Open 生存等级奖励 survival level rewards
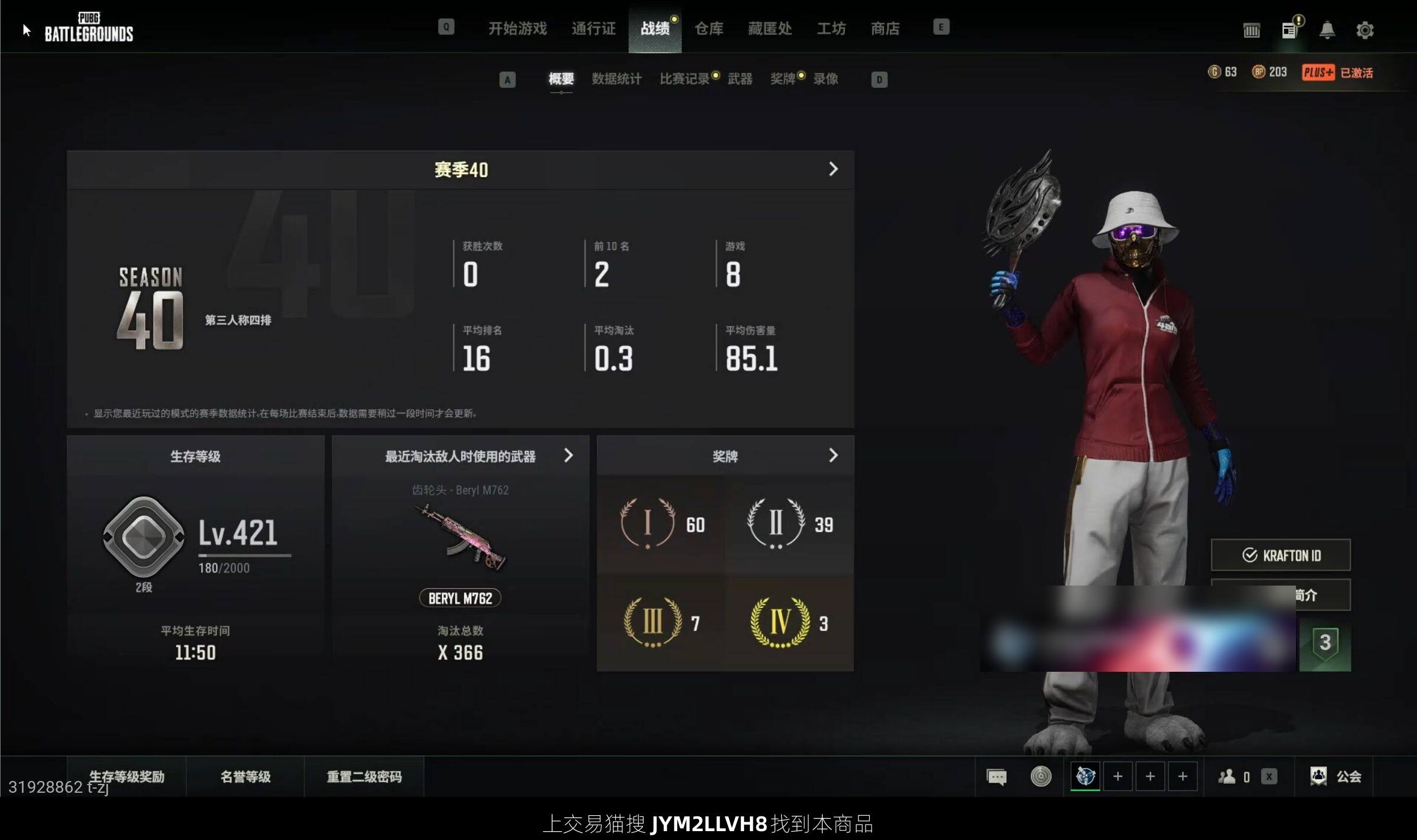Viewport: 1417px width, 840px height. pyautogui.click(x=126, y=777)
